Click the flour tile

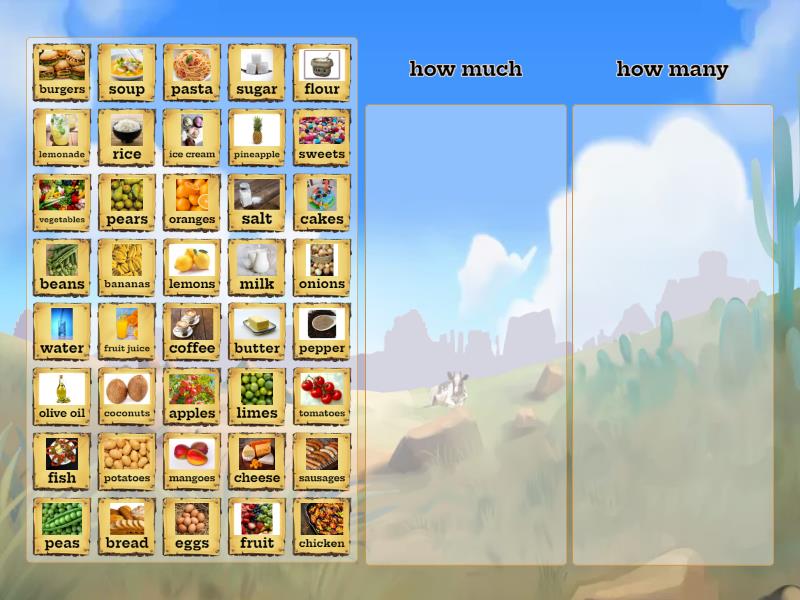322,72
